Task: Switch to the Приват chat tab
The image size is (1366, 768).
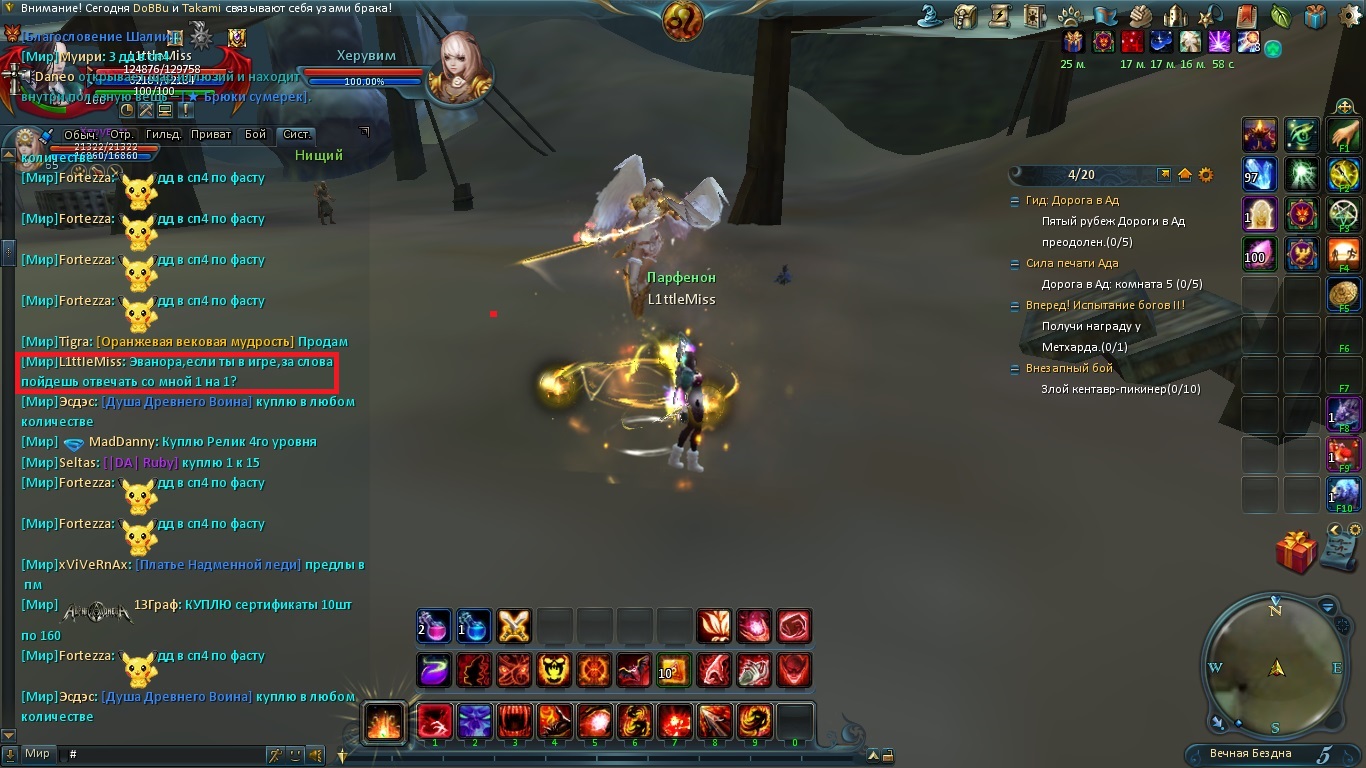Action: [211, 134]
